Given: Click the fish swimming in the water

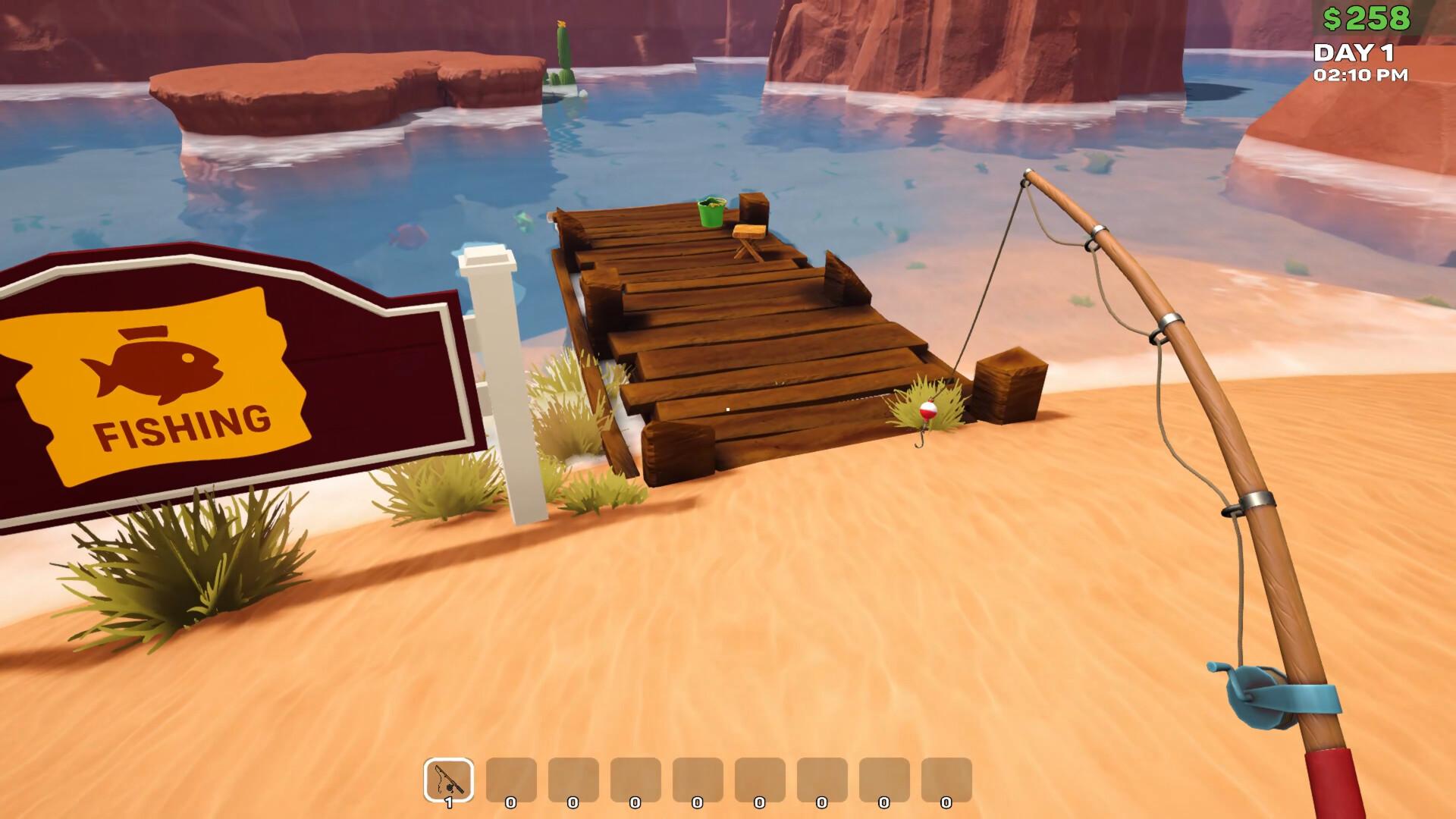Looking at the screenshot, I should pos(406,234).
